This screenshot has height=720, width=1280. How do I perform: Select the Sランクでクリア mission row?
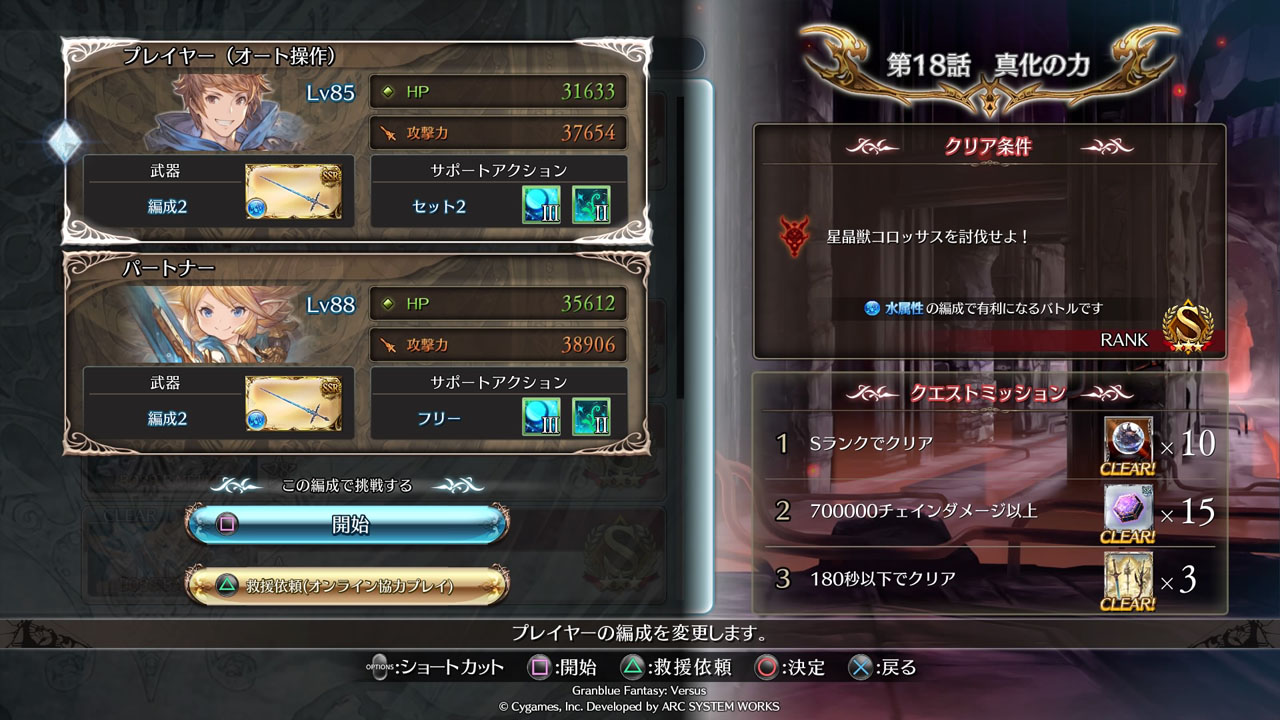click(940, 442)
